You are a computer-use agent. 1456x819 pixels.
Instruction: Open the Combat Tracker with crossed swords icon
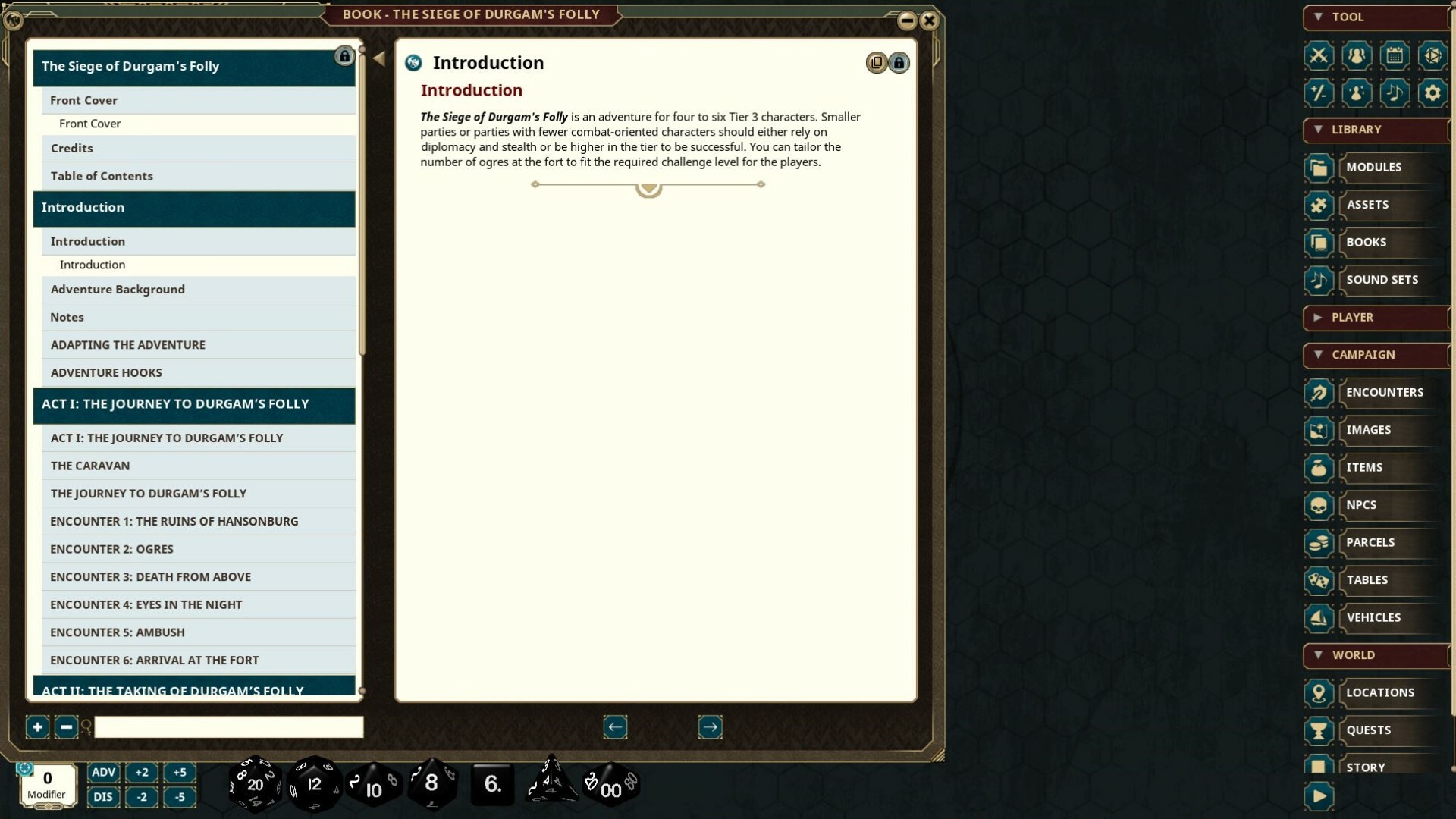1319,55
